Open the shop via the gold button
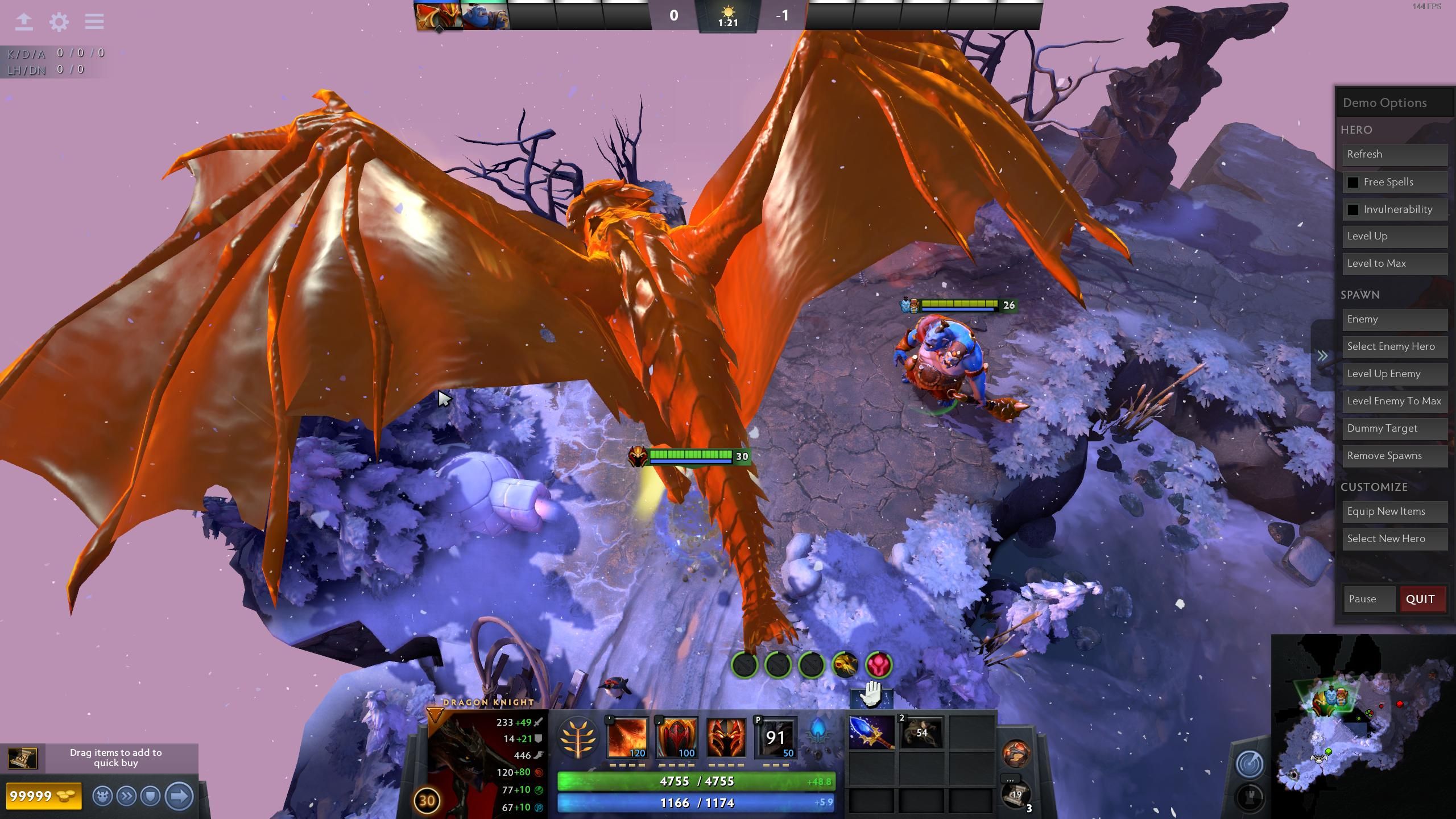The height and width of the screenshot is (819, 1456). [43, 796]
